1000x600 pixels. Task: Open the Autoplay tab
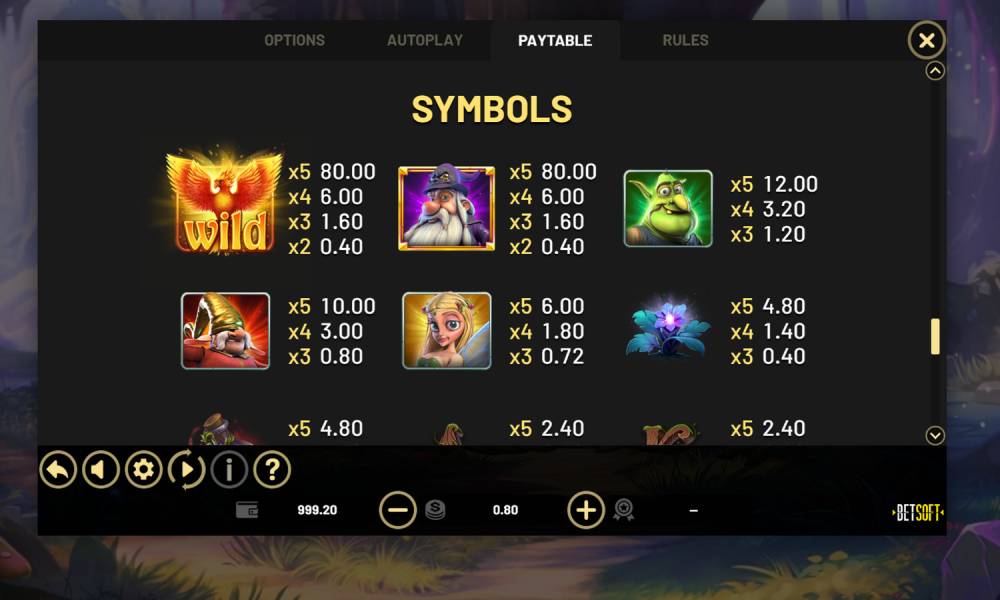point(425,40)
